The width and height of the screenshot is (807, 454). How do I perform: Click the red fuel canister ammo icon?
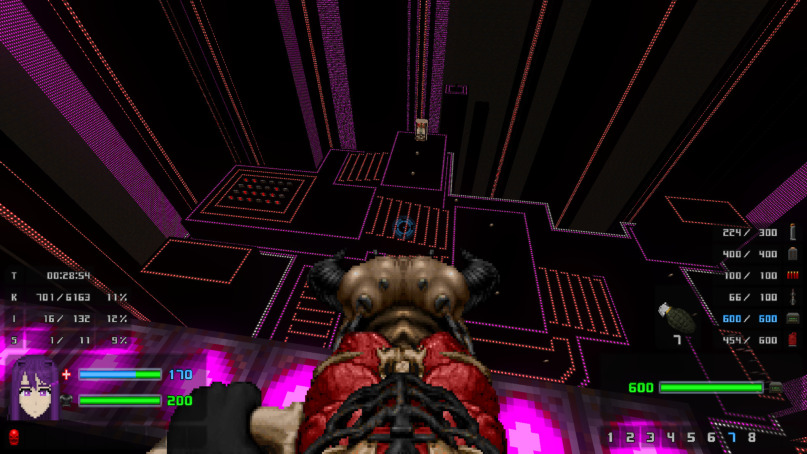click(793, 339)
